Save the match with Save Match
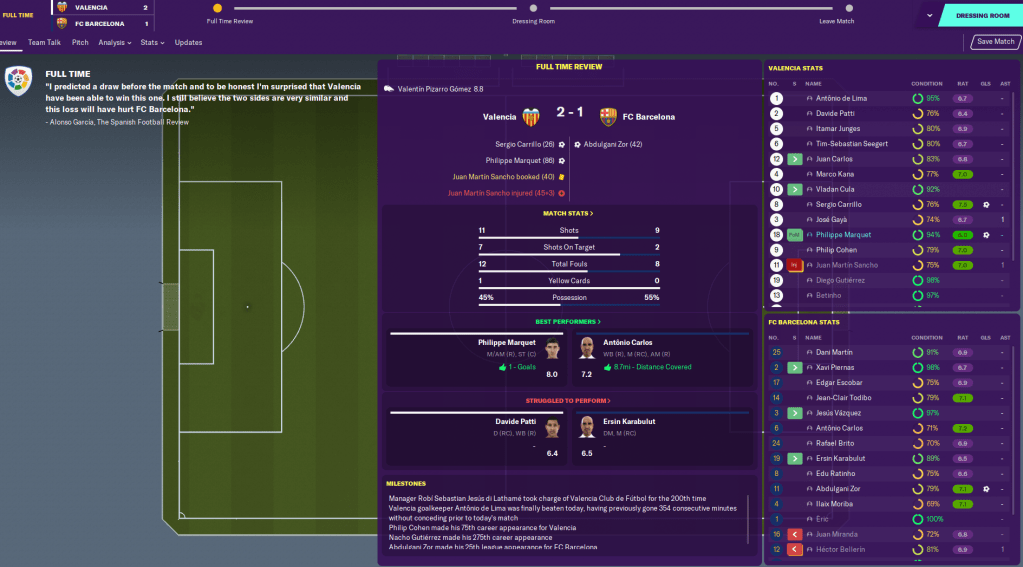The height and width of the screenshot is (567, 1023). tap(995, 42)
